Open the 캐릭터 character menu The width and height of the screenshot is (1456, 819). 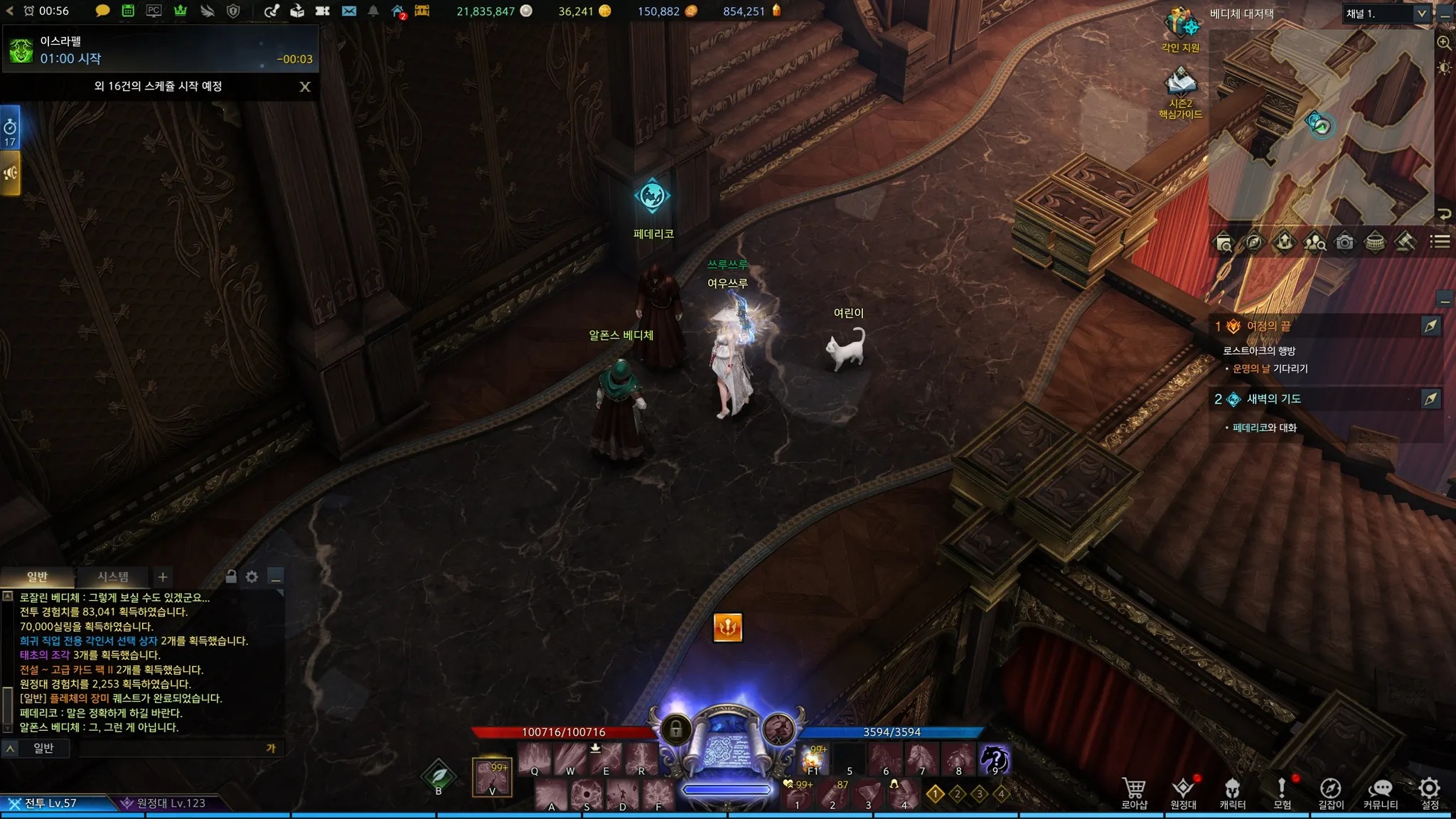click(x=1232, y=793)
